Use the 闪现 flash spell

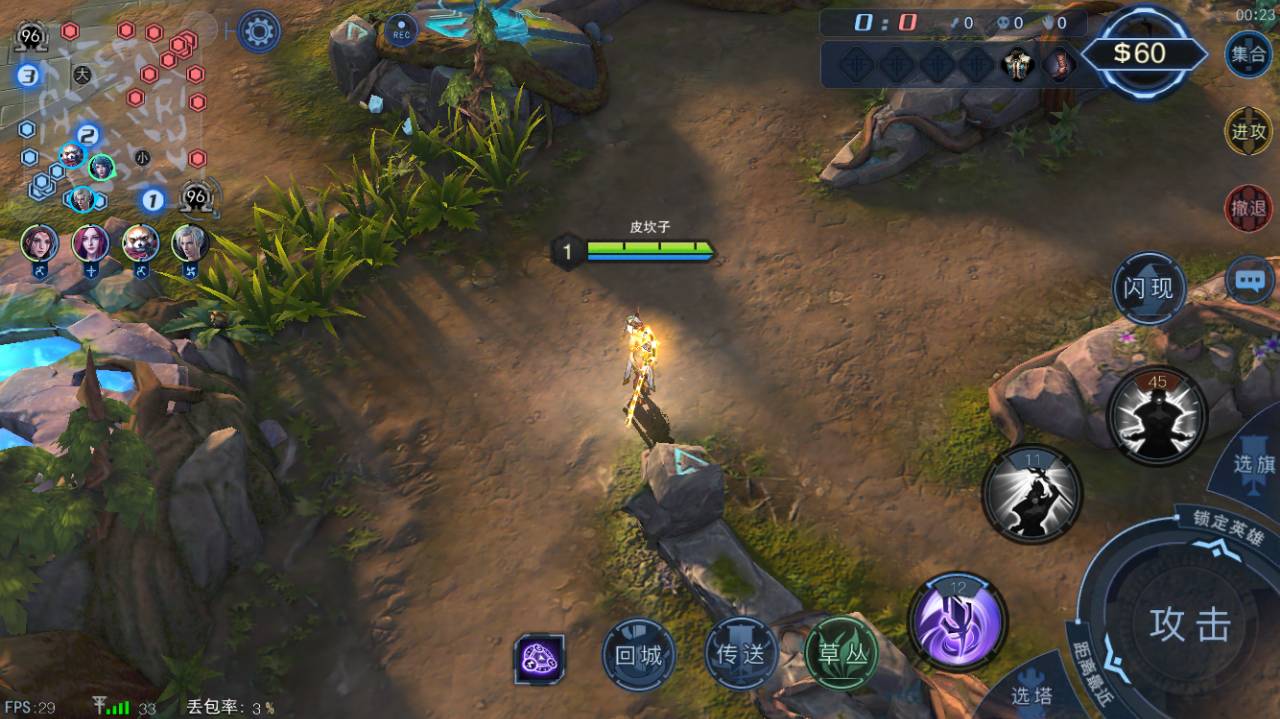(1149, 289)
